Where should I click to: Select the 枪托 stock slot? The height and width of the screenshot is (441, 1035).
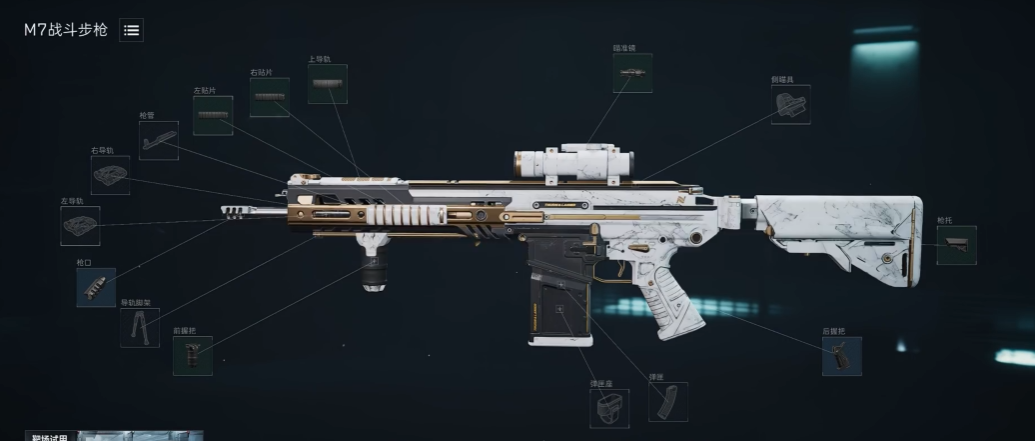(956, 245)
